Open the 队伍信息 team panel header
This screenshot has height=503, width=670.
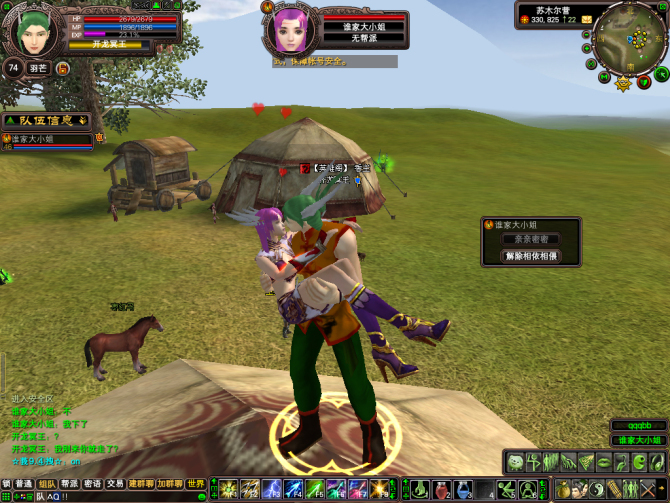point(43,120)
